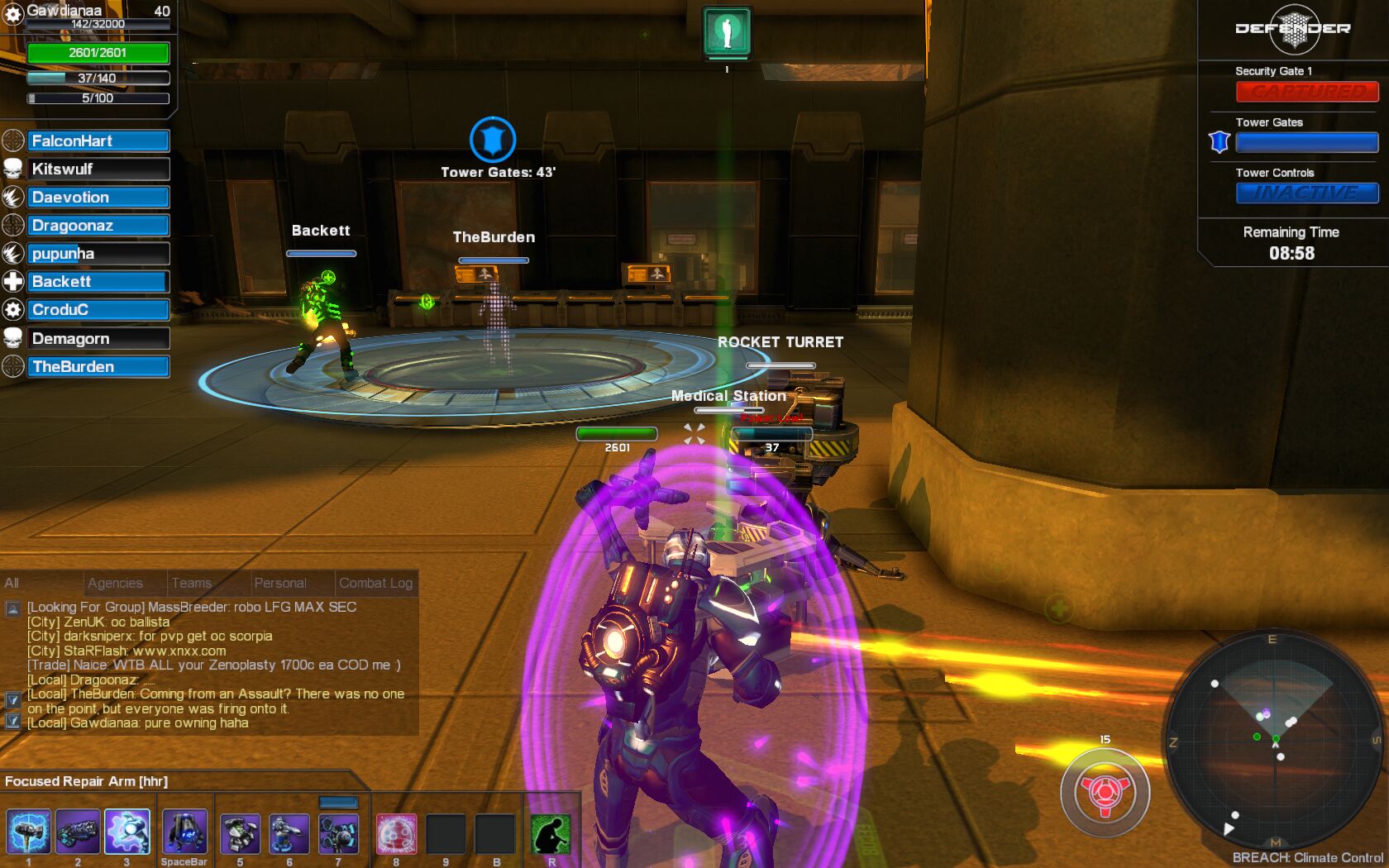Trigger the green crouching figure ability

point(551,834)
